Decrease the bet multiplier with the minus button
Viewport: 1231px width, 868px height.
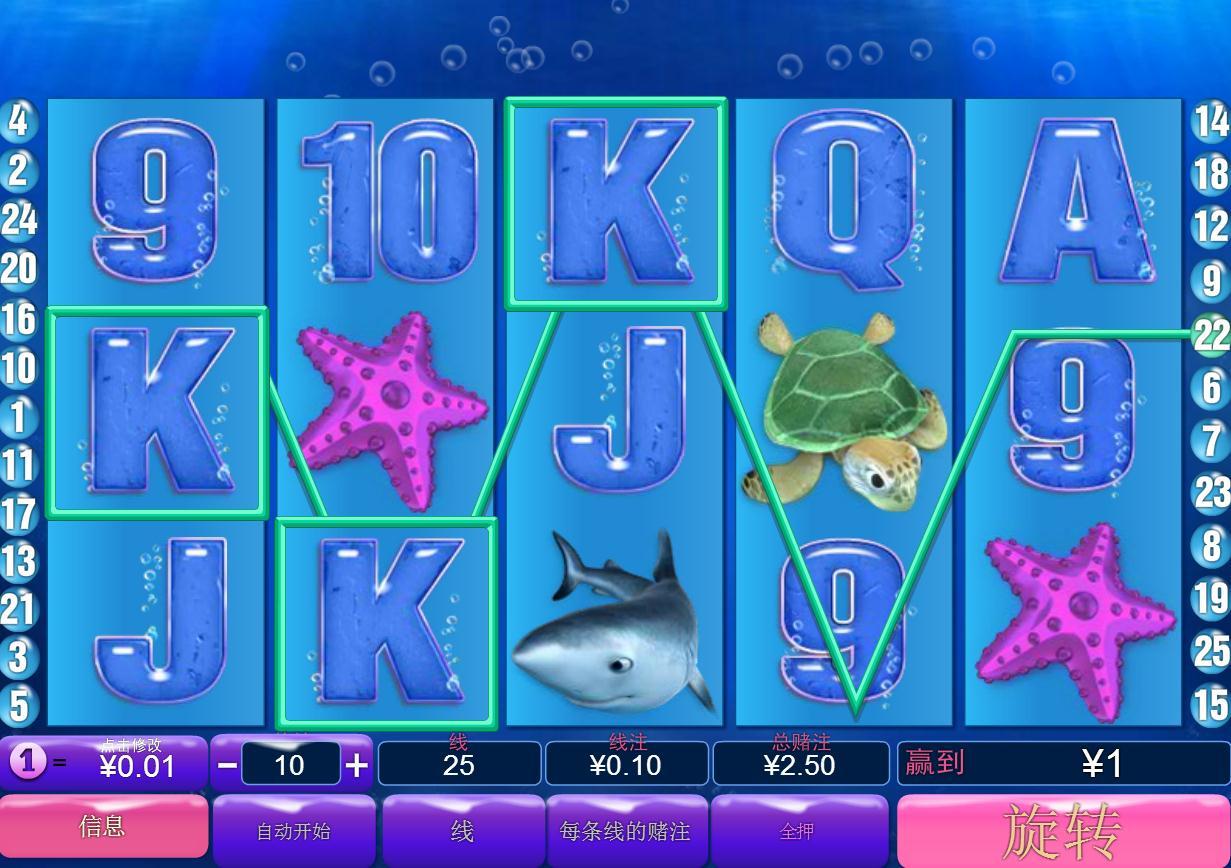[x=228, y=766]
